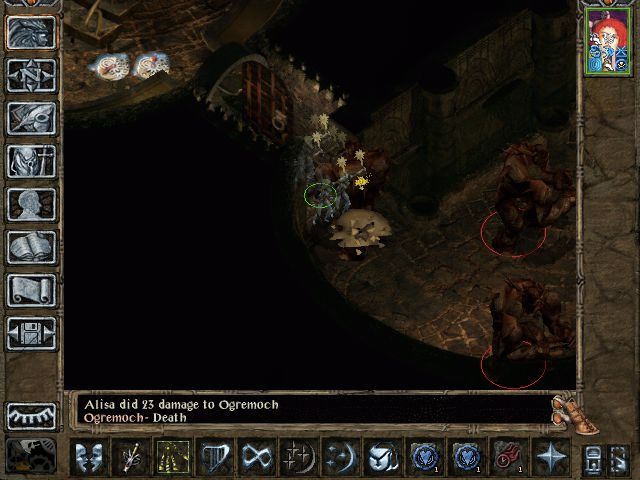This screenshot has height=480, width=640.
Task: Click the theater masks talk button
Action: pyautogui.click(x=91, y=457)
